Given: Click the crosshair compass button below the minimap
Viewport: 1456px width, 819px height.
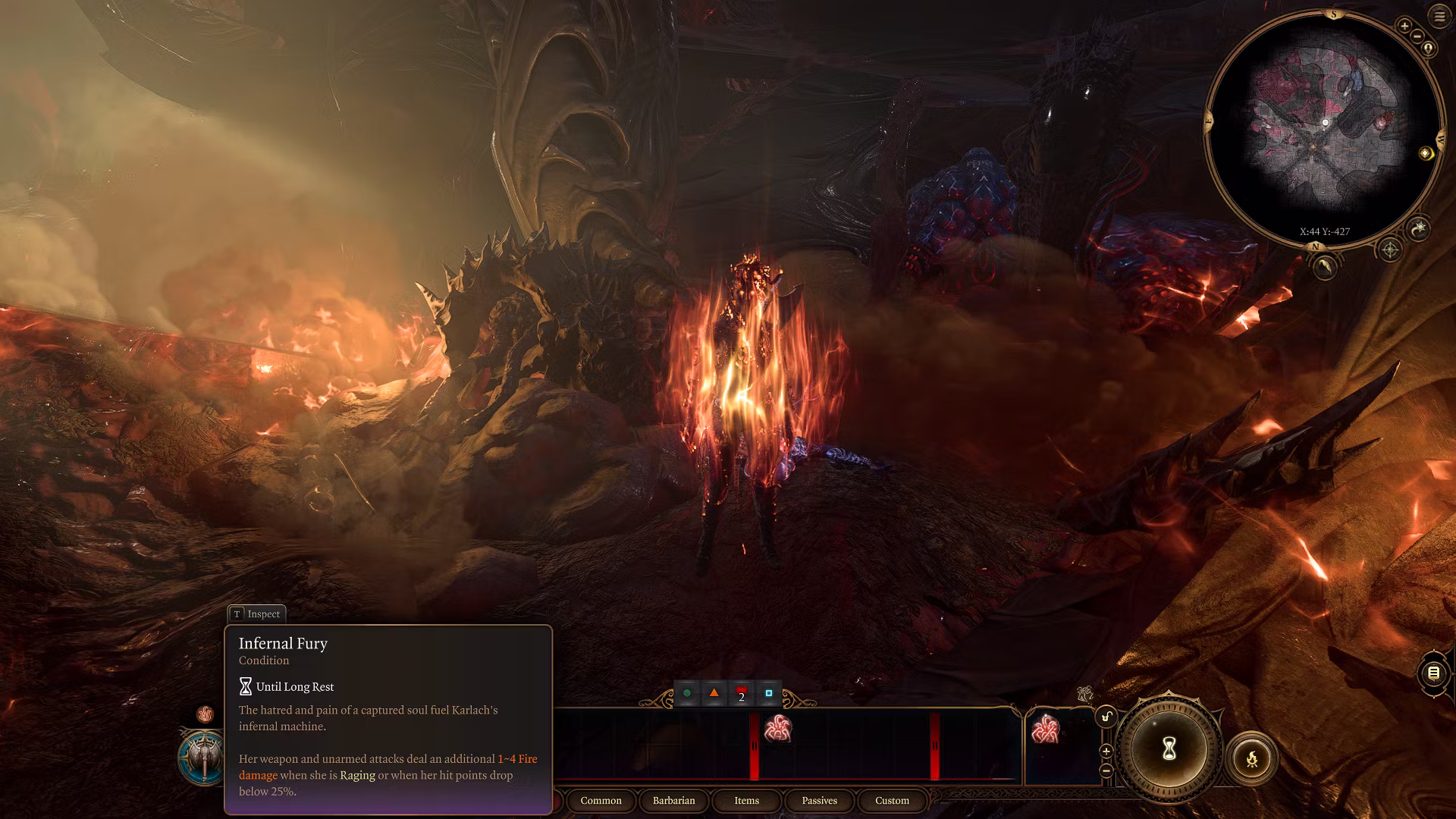Looking at the screenshot, I should coord(1389,249).
